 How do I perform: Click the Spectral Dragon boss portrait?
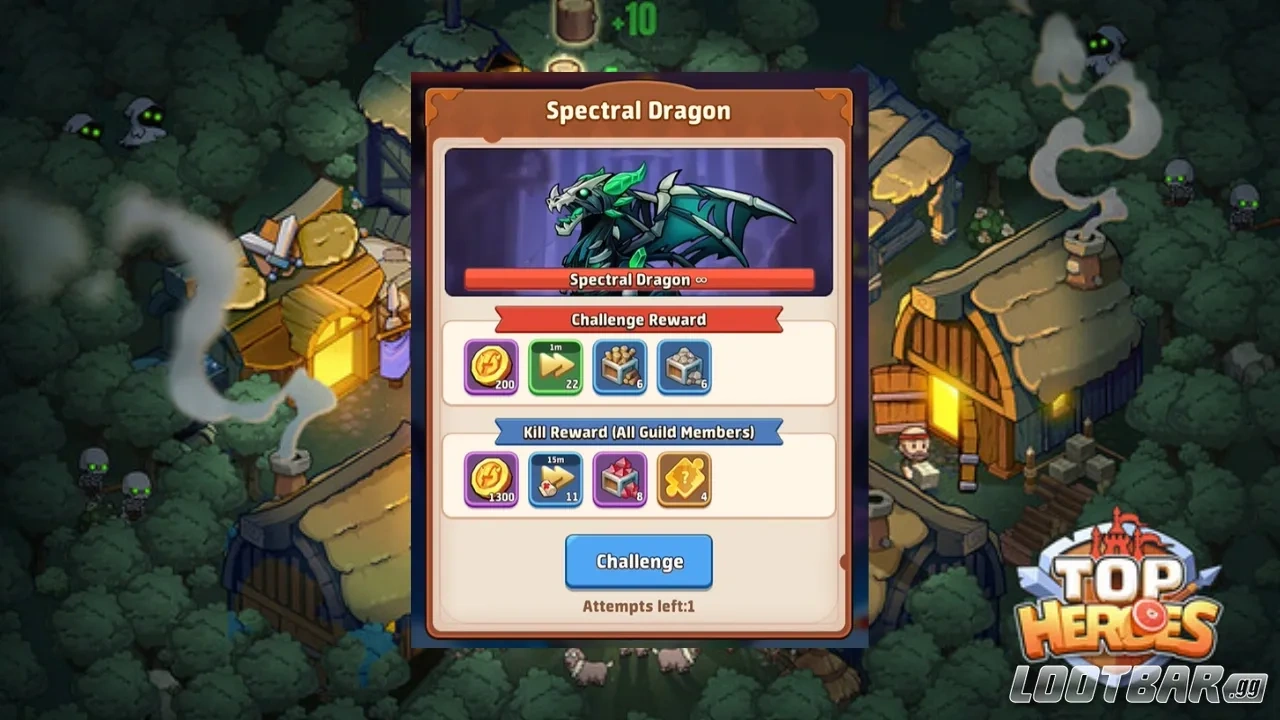click(x=638, y=210)
